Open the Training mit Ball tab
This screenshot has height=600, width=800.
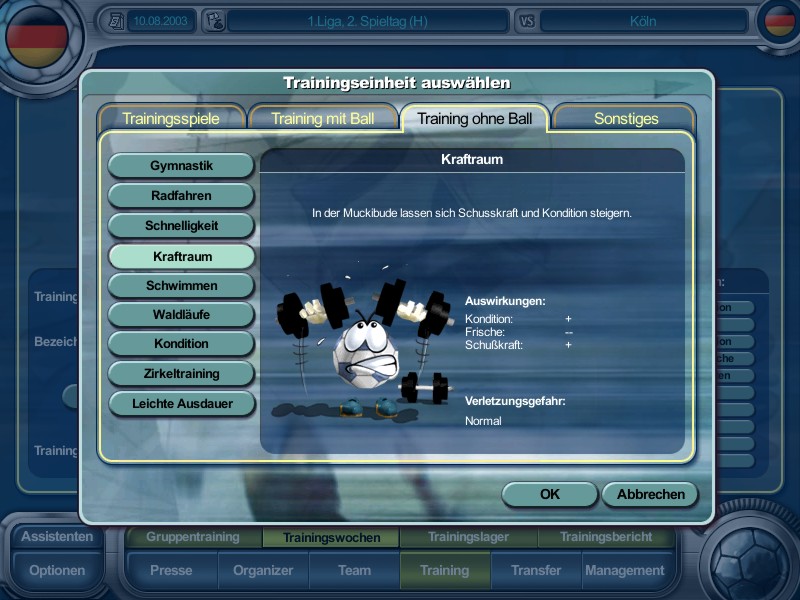pyautogui.click(x=322, y=118)
